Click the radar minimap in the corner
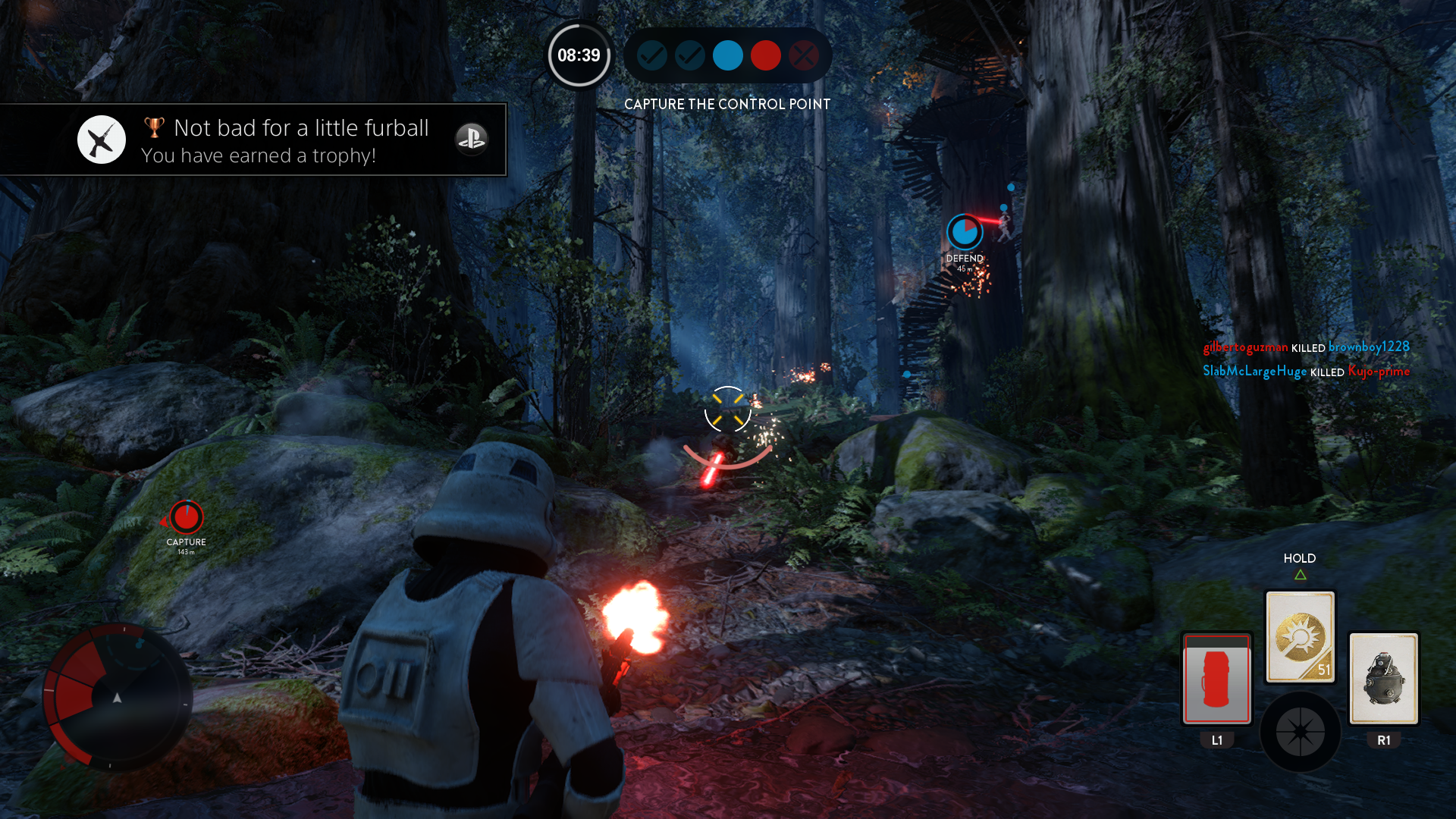The image size is (1456, 819). click(x=118, y=698)
